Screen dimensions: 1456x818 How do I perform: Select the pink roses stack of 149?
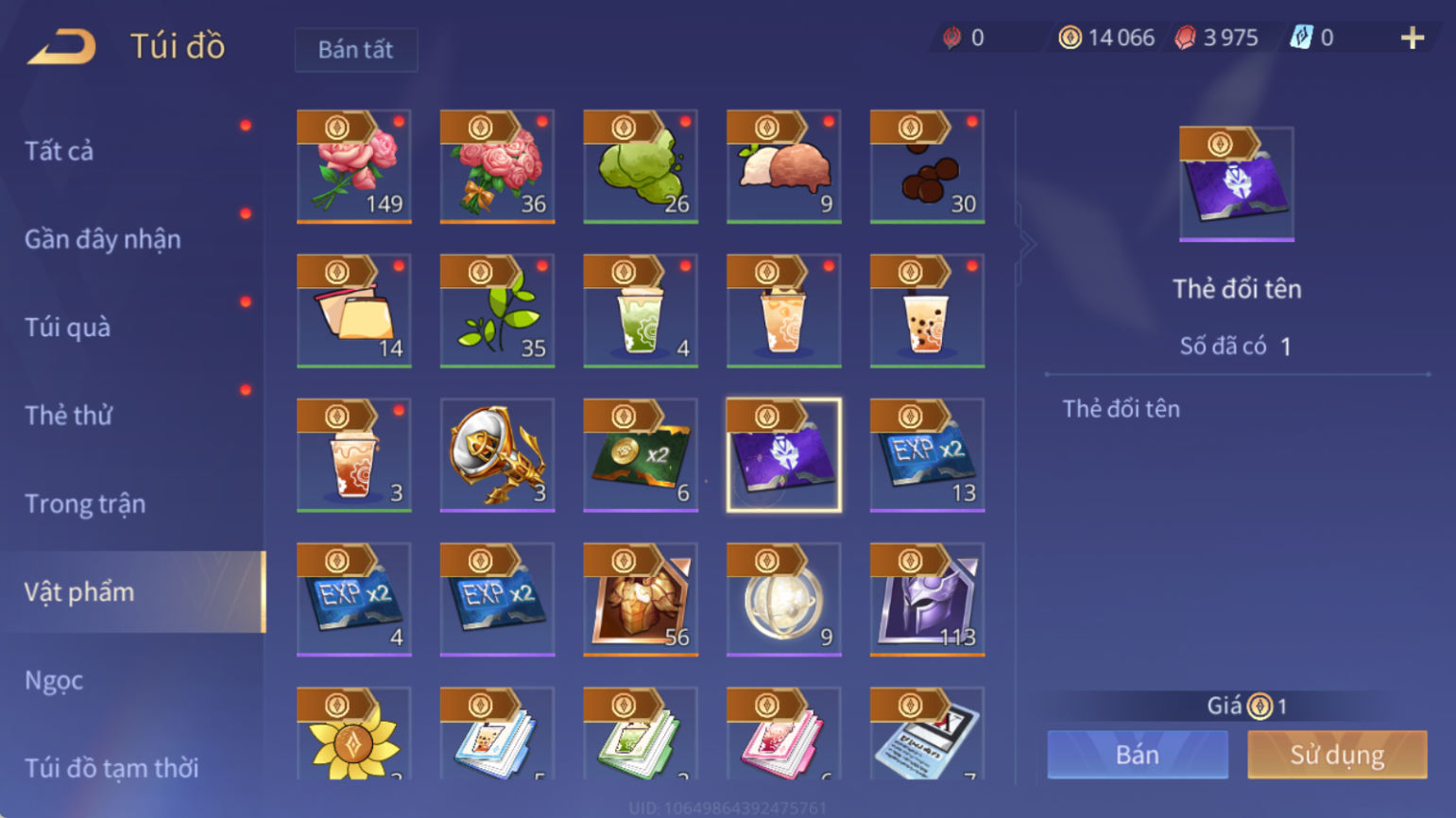[x=354, y=167]
